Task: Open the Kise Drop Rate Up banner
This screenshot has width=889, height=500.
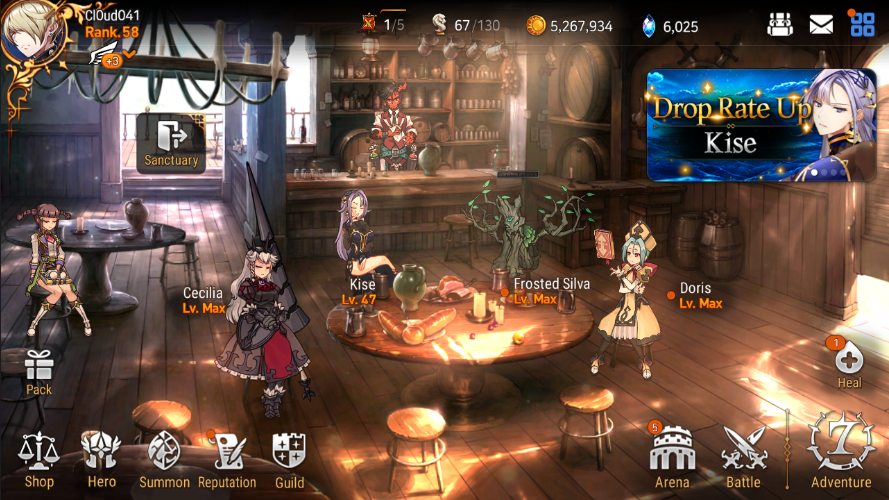Action: pos(761,125)
